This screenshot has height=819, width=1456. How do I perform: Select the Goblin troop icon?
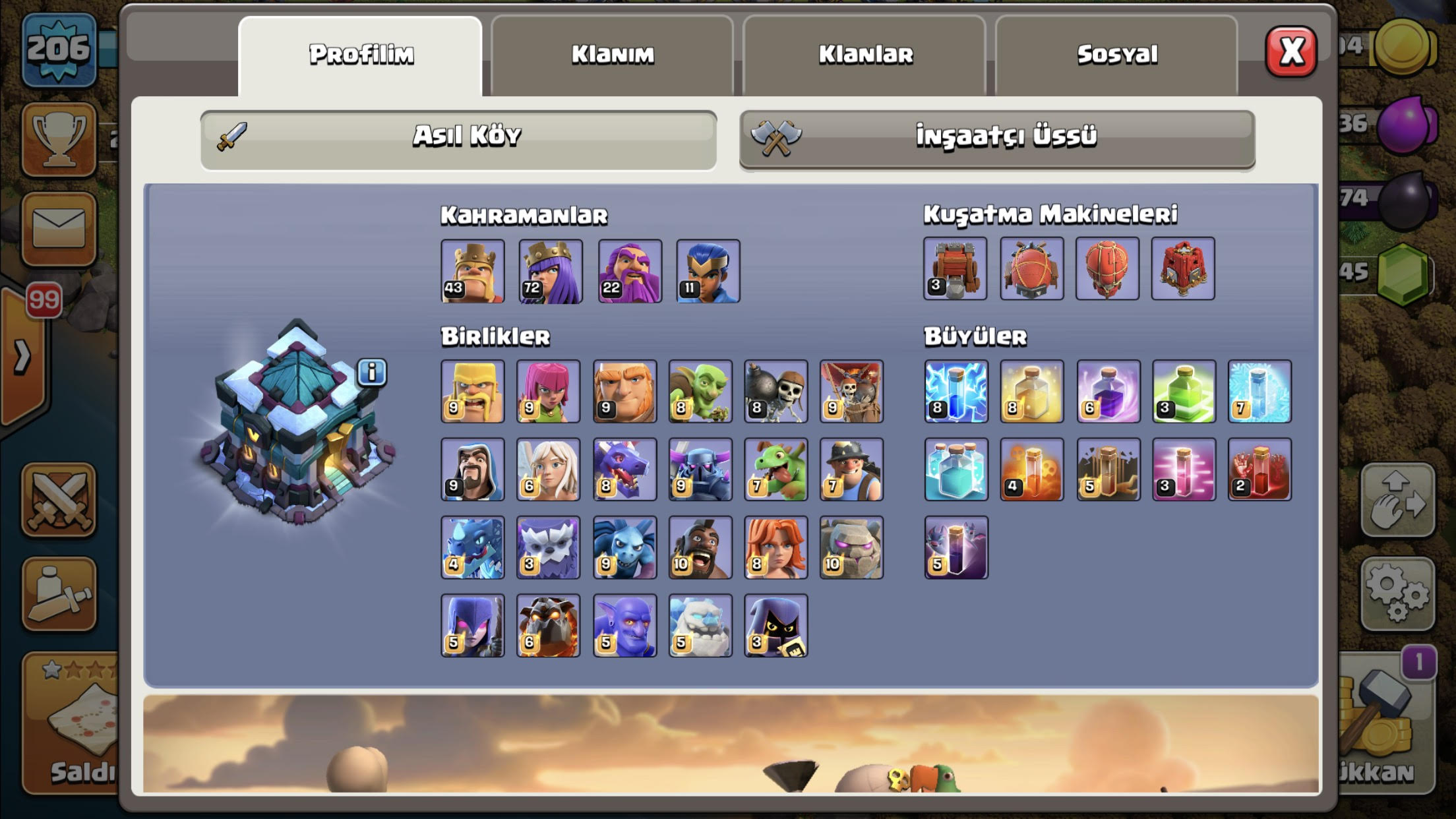pyautogui.click(x=700, y=391)
